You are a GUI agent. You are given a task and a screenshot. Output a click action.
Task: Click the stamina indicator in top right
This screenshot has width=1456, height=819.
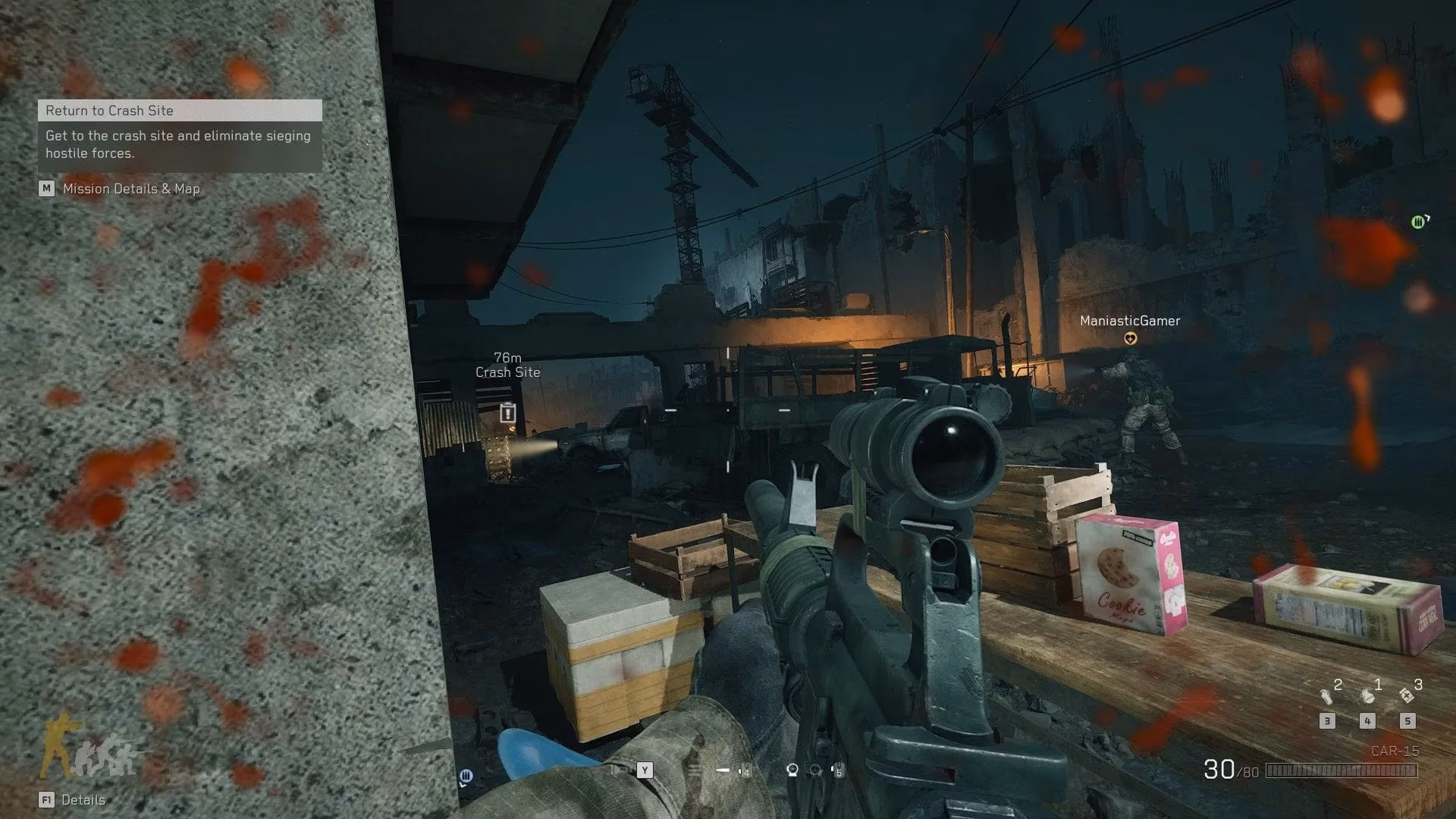point(1417,222)
